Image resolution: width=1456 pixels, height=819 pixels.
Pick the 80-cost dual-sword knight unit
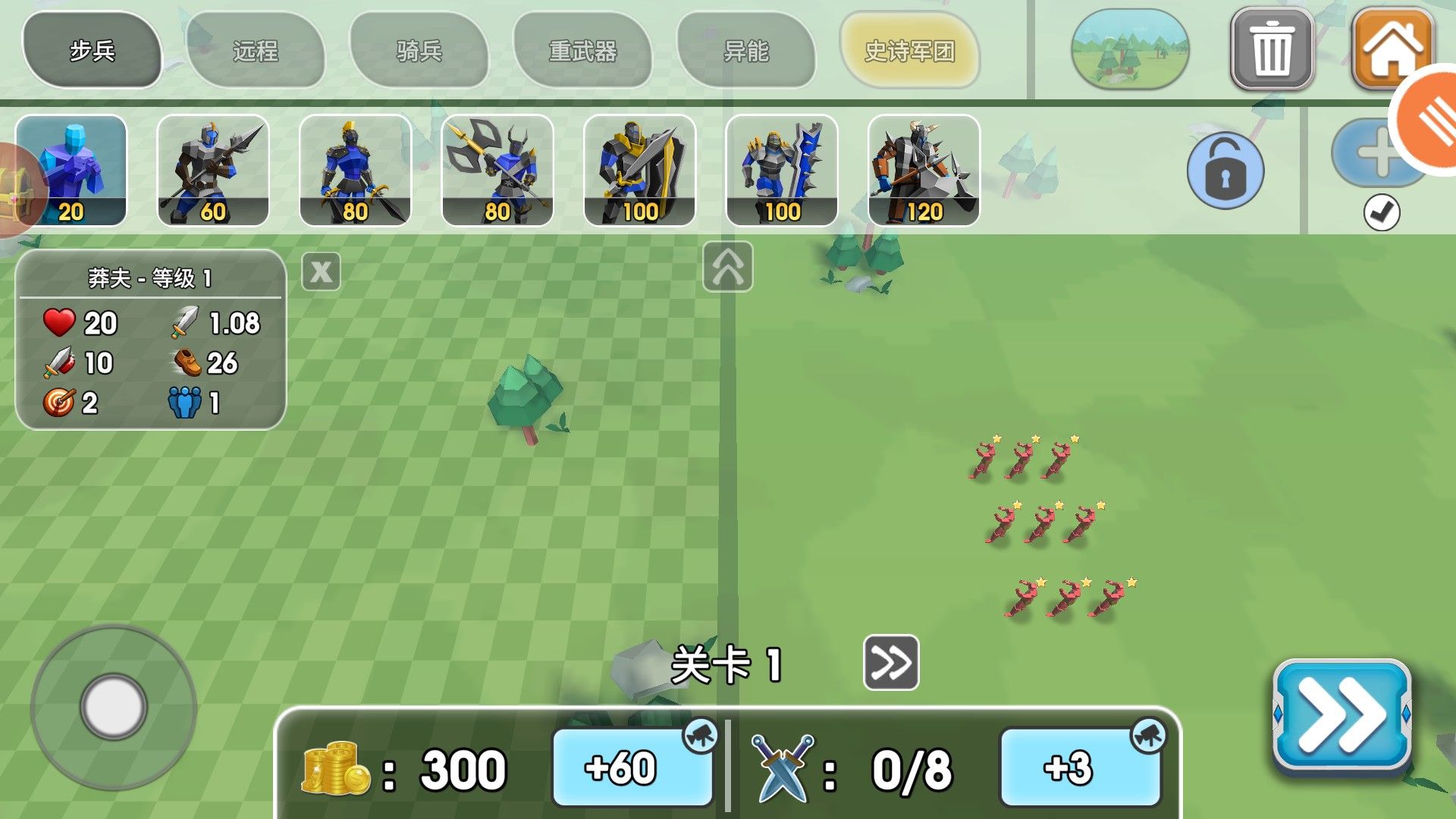coord(356,167)
